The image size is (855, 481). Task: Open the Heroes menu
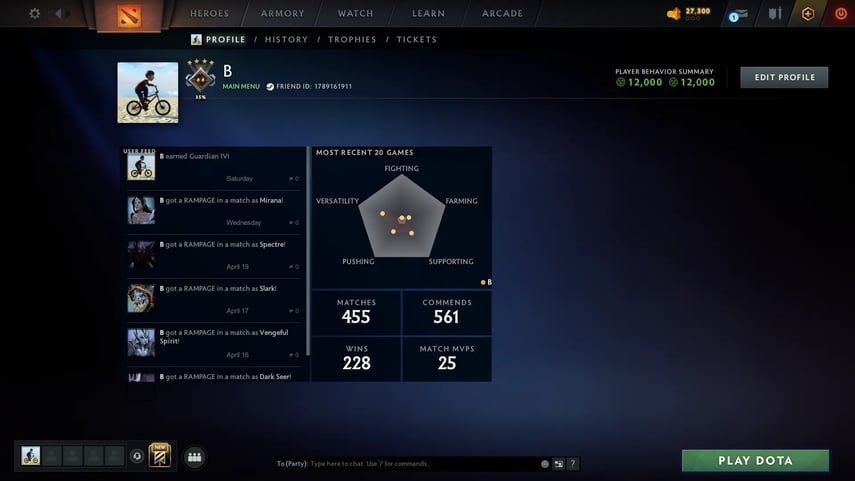209,14
